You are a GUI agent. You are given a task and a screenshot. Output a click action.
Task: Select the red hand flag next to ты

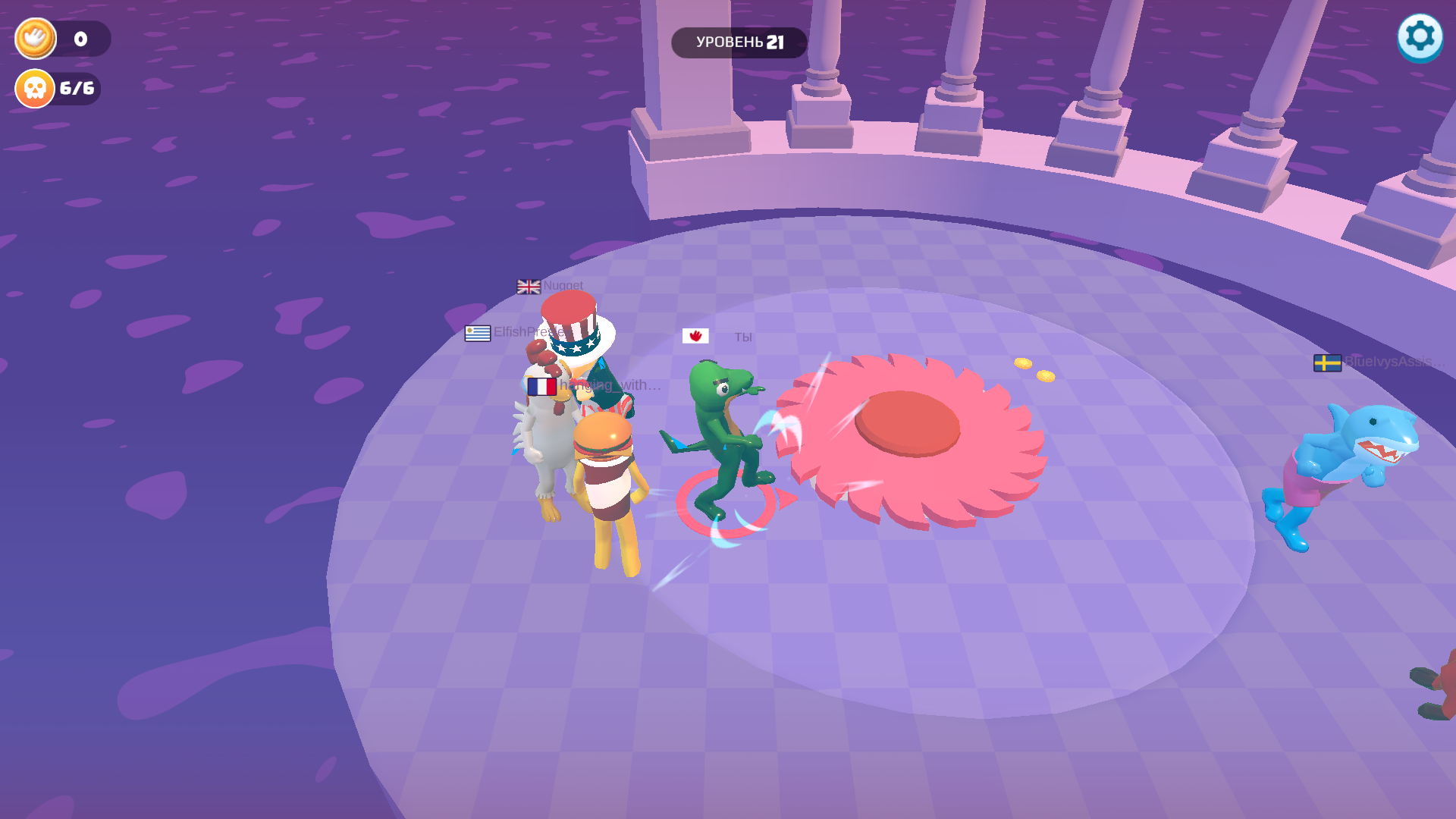click(695, 334)
